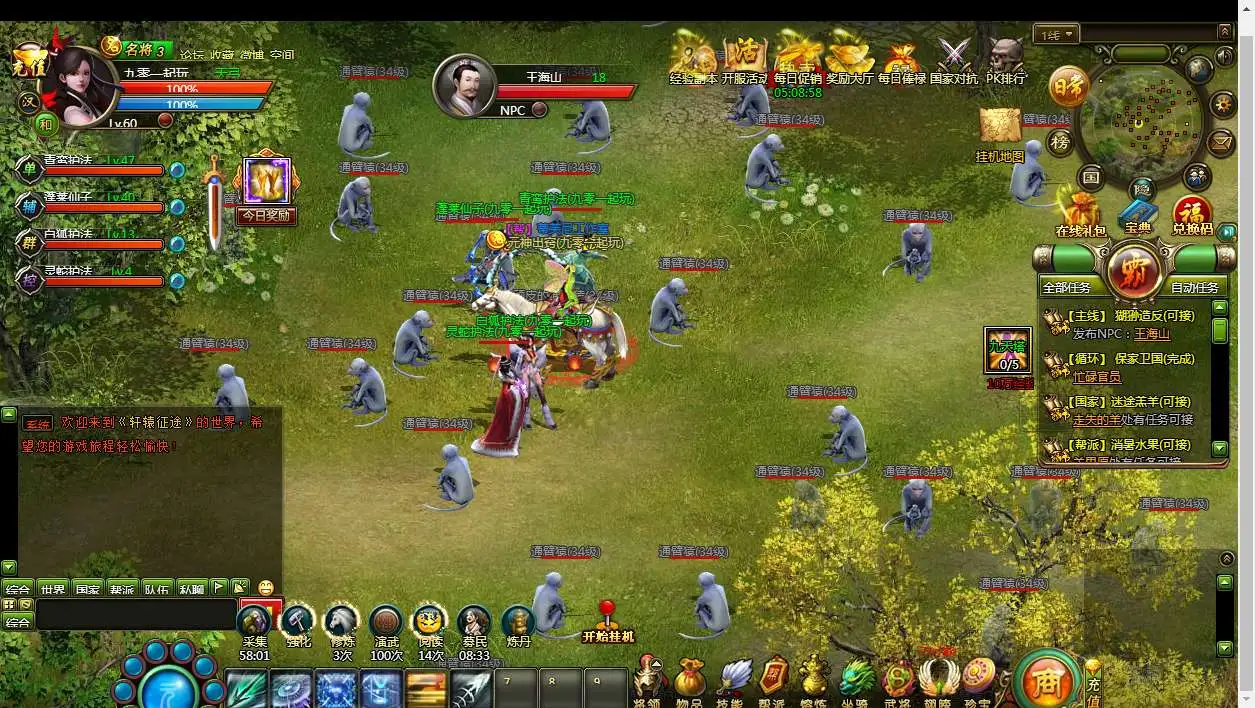1255x708 pixels.
Task: Open the 日常 daily activities button
Action: 1068,88
